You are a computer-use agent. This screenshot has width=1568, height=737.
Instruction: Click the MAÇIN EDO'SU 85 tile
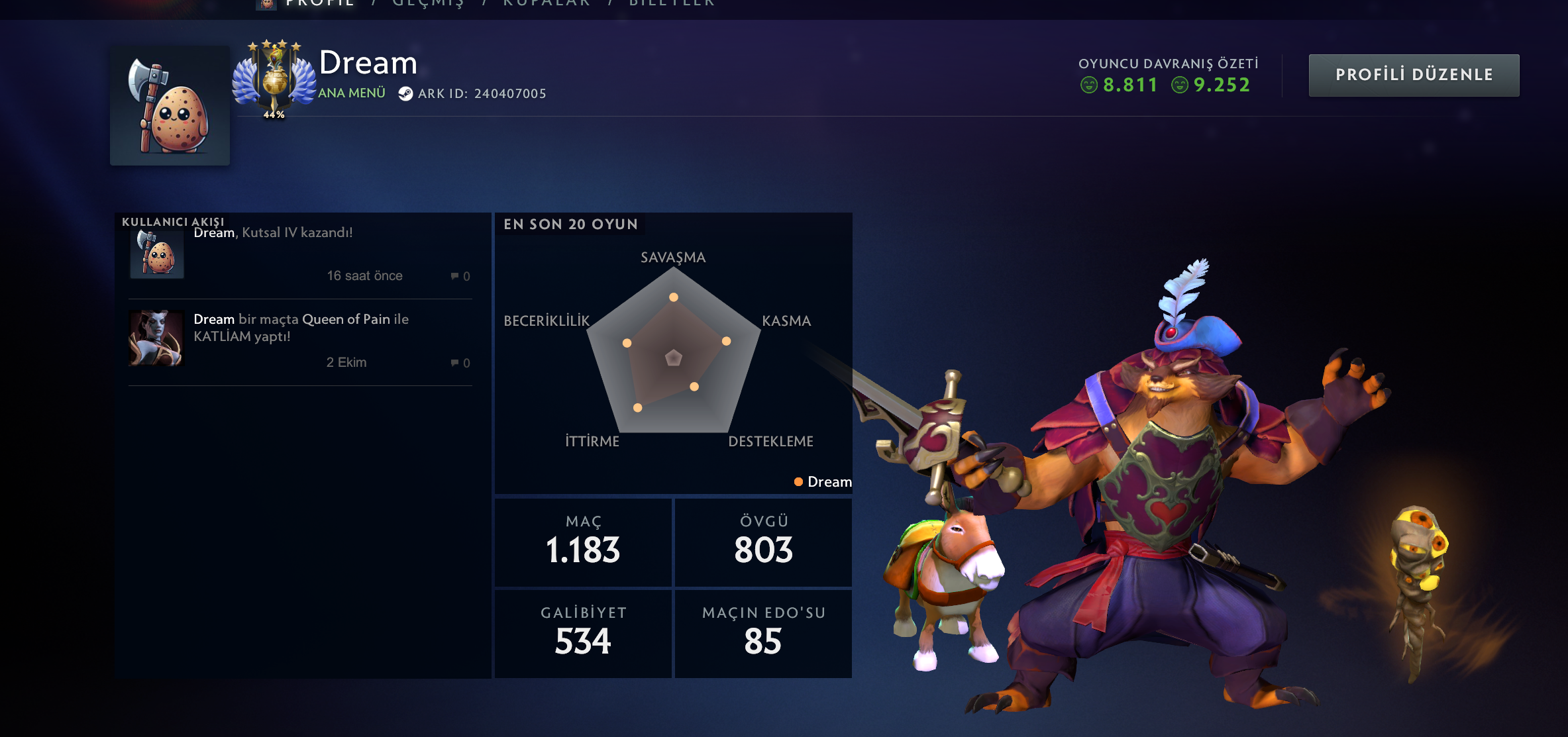[763, 633]
